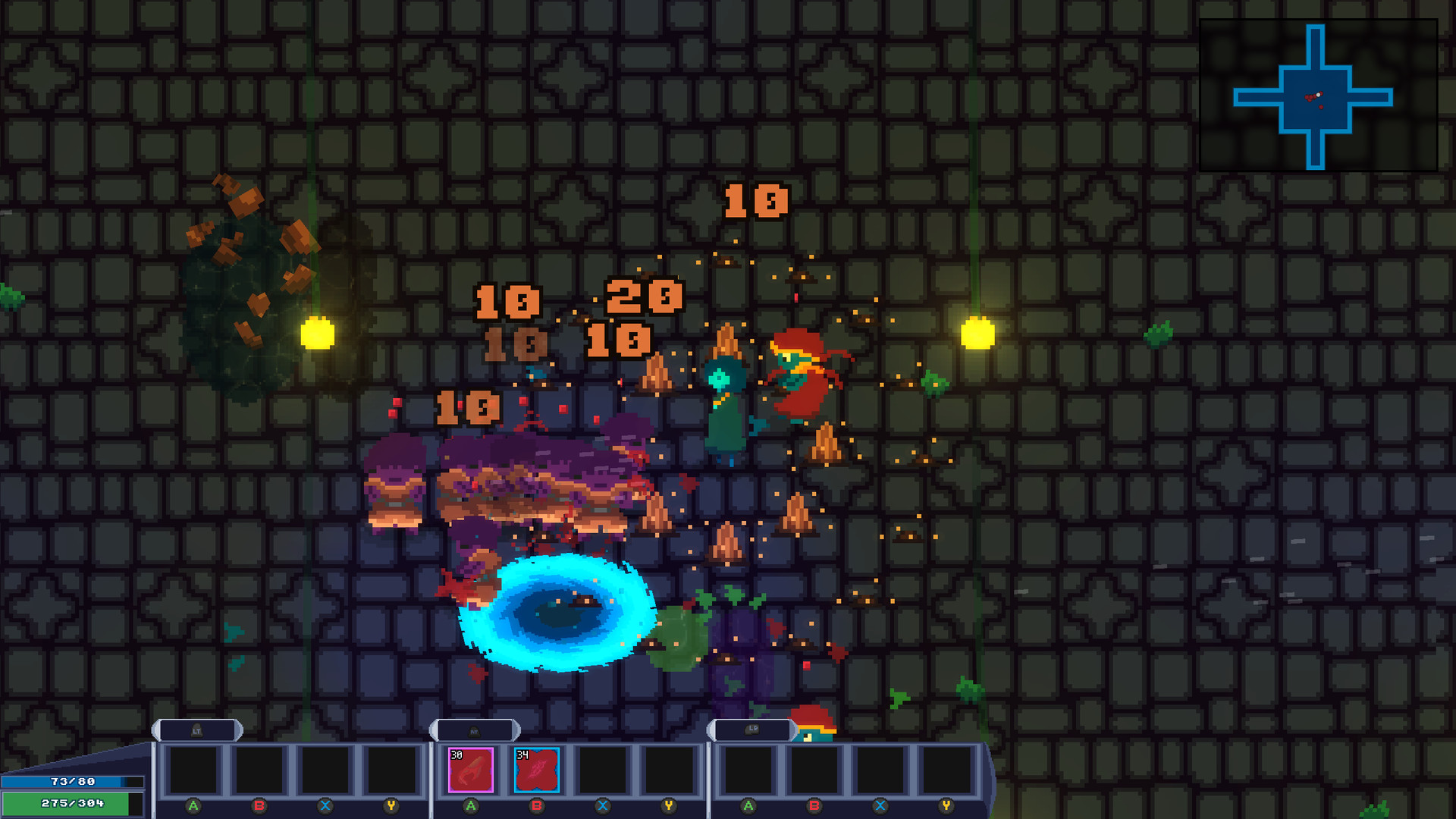
Task: Click the yellow Y button icon in the right hotbar
Action: pyautogui.click(x=945, y=808)
